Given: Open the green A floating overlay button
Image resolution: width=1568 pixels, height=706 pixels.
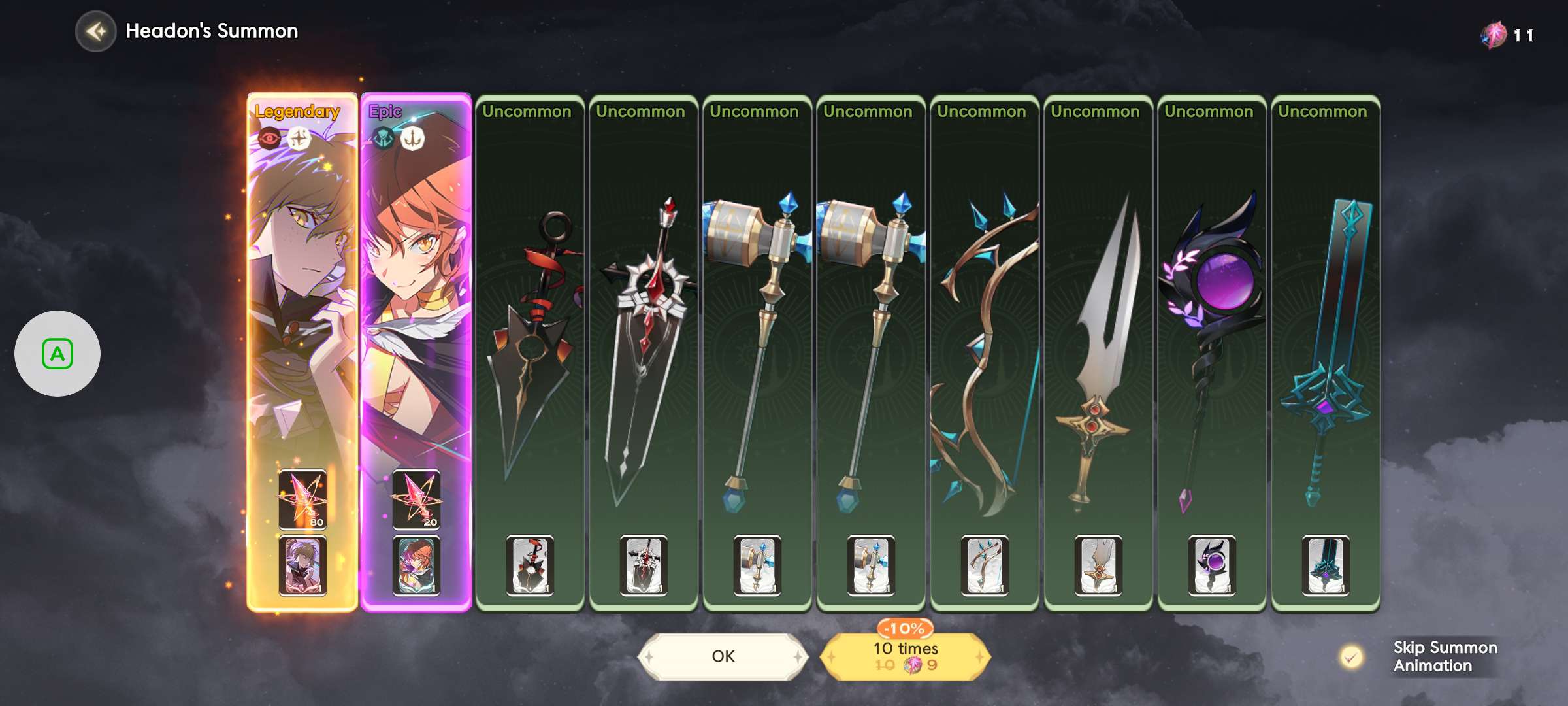Looking at the screenshot, I should (57, 354).
